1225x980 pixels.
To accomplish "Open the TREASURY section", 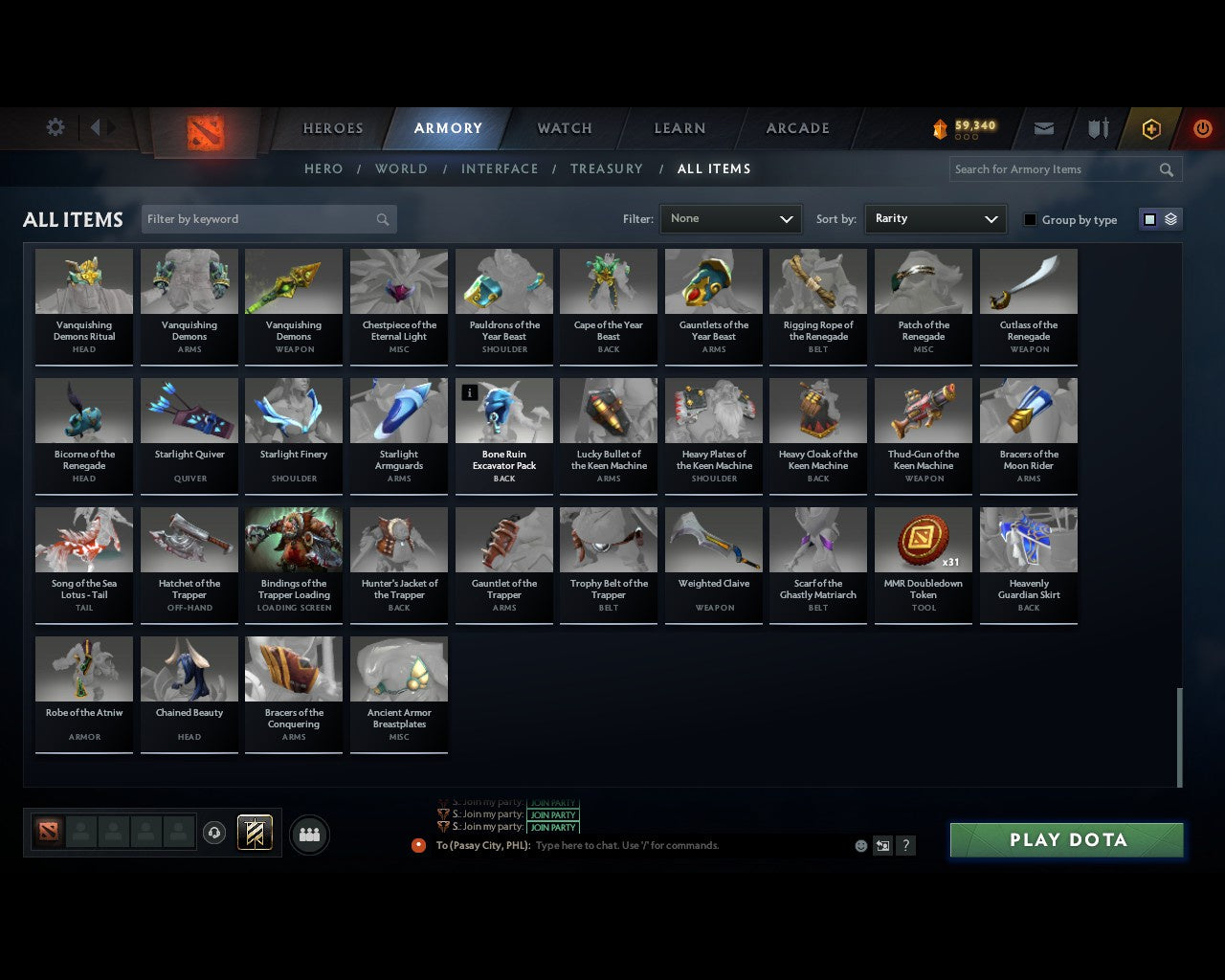I will (x=606, y=168).
